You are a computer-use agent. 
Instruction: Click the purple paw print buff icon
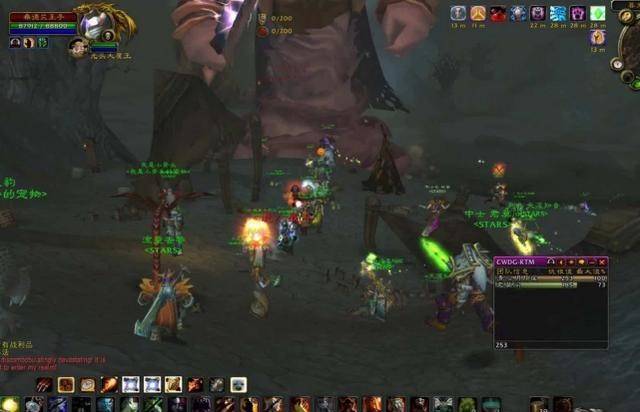point(578,13)
